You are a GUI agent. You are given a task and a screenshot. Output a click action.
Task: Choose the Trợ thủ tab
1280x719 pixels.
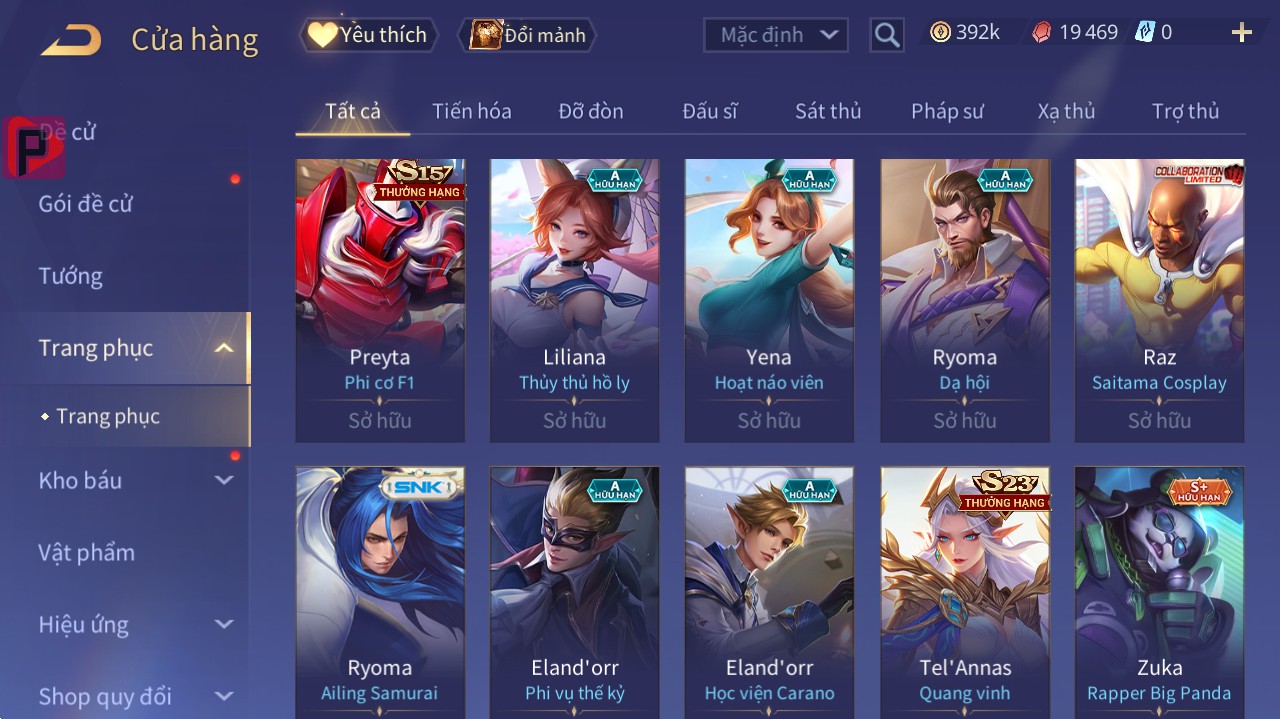click(x=1185, y=111)
